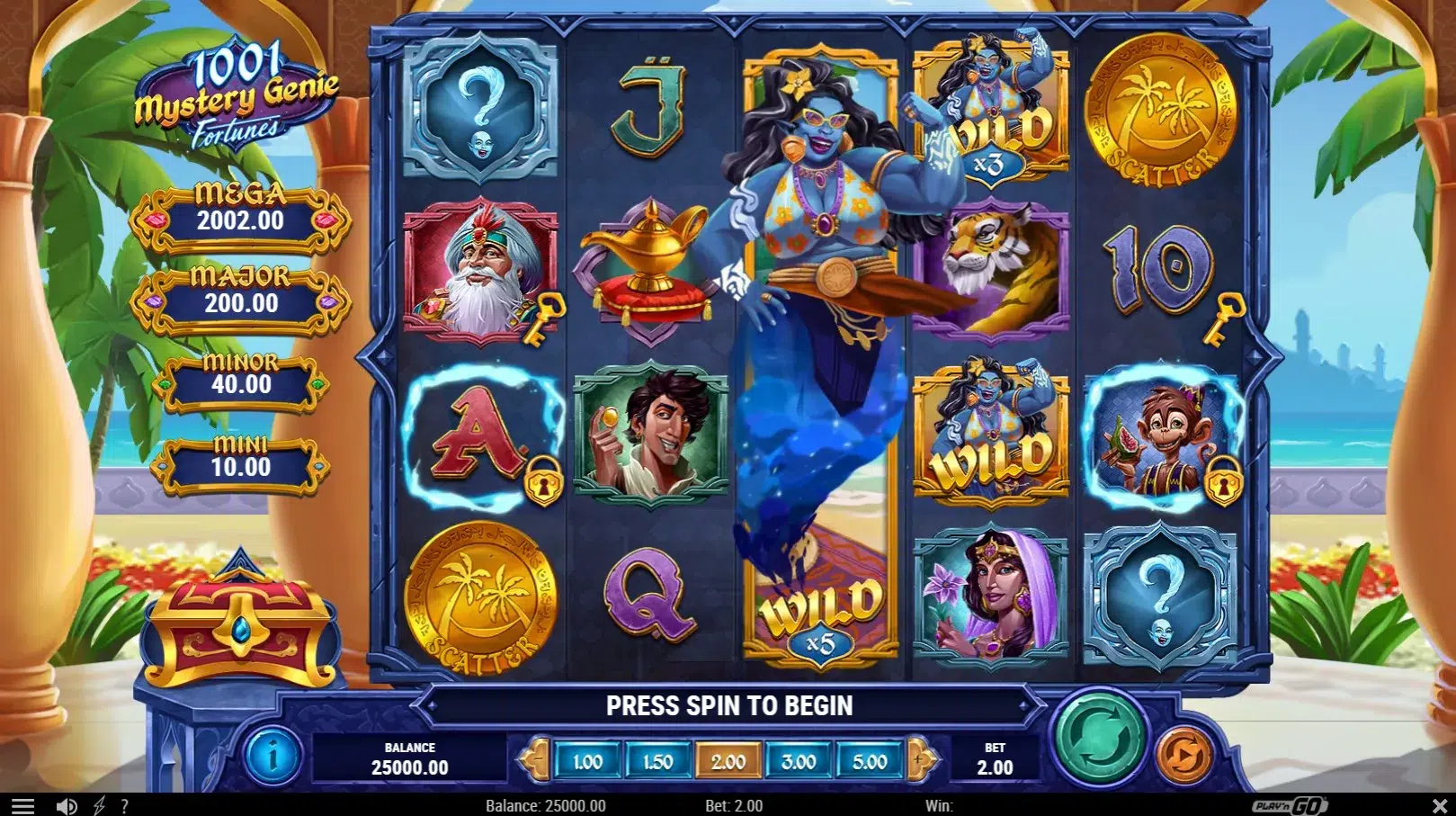The width and height of the screenshot is (1456, 816).
Task: Select the 1.00 bet amount
Action: [587, 762]
